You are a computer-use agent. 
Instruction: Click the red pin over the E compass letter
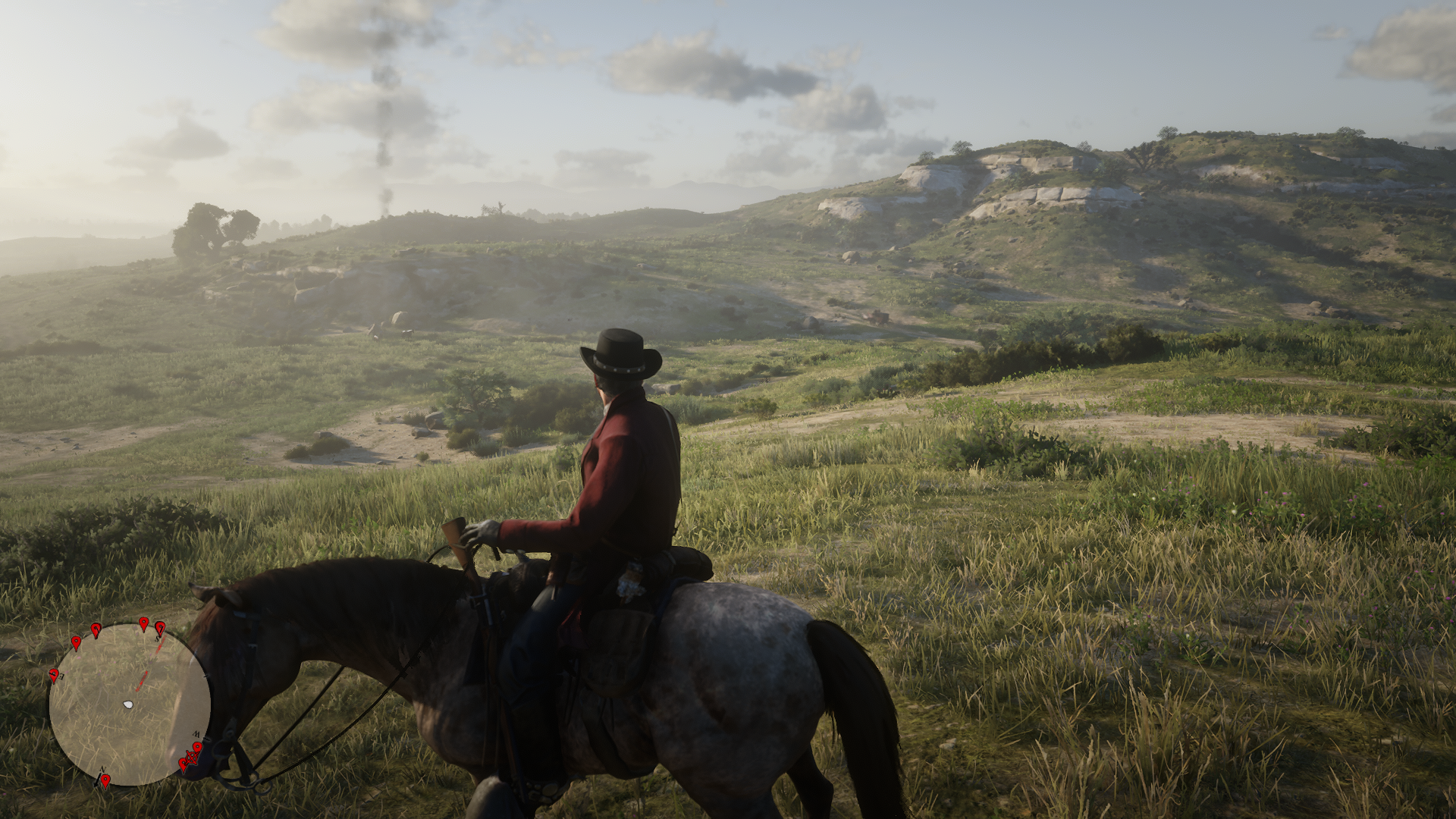(55, 673)
